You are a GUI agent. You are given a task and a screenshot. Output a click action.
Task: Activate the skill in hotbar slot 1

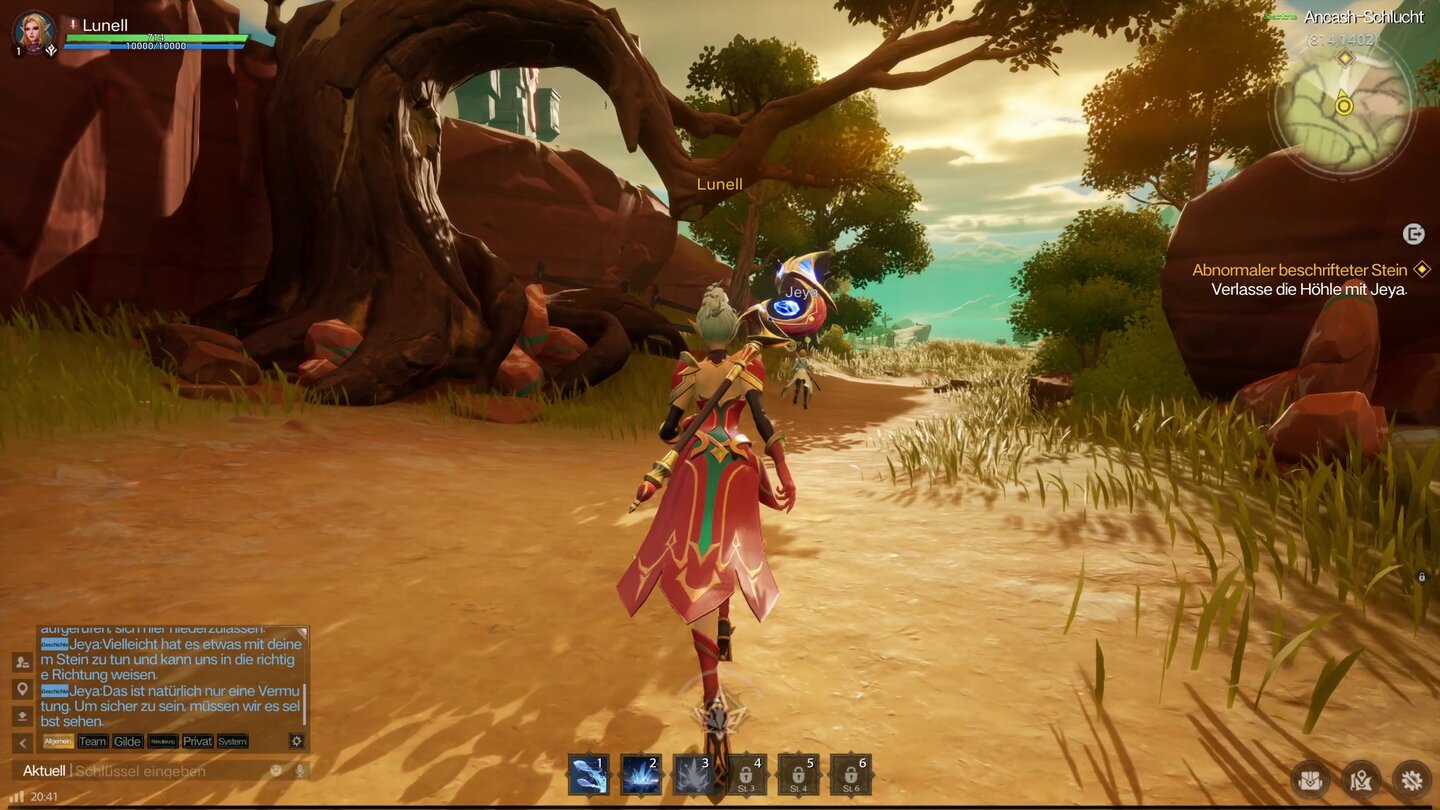coord(589,775)
